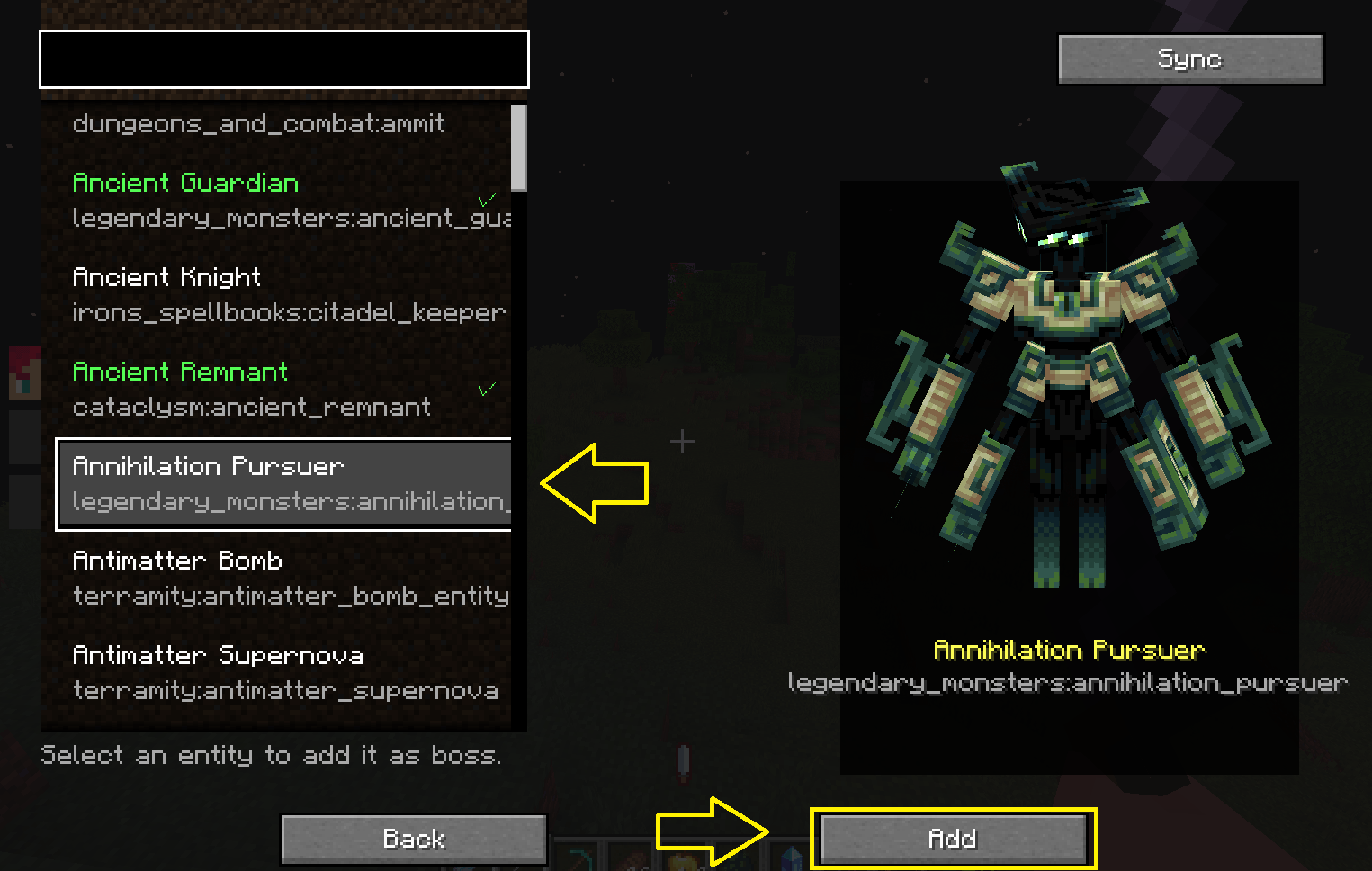Select Antimatter Supernova from the entity list
The height and width of the screenshot is (871, 1372).
(x=270, y=672)
